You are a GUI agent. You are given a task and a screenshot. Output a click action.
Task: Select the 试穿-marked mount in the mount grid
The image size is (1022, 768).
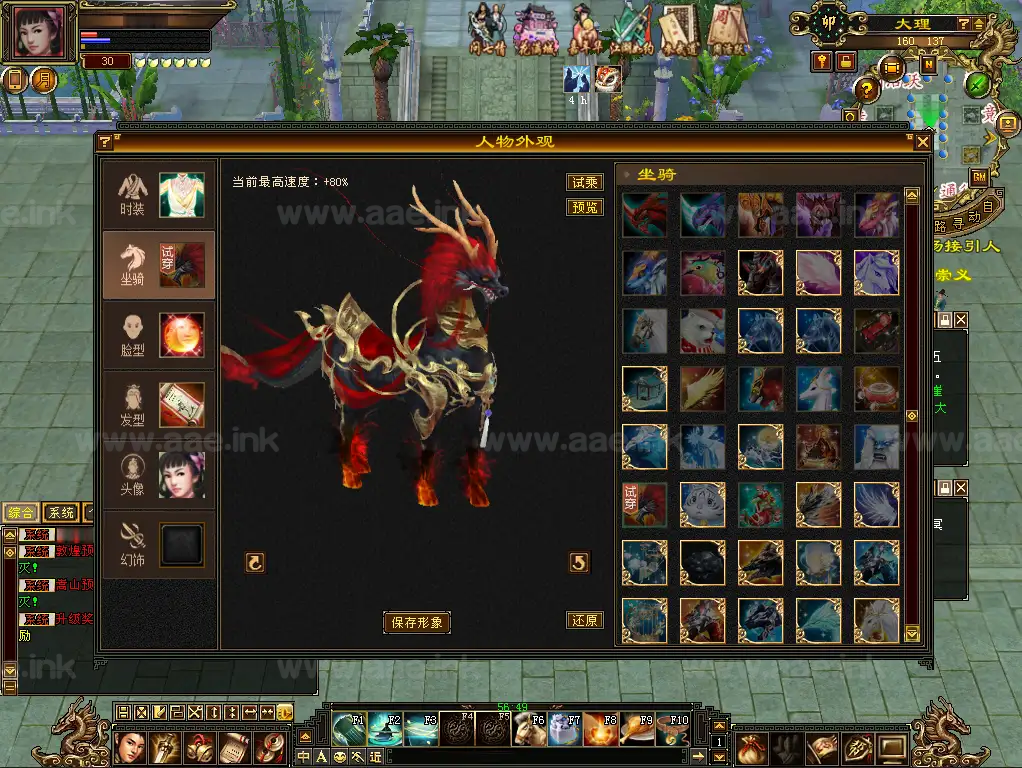click(x=645, y=505)
